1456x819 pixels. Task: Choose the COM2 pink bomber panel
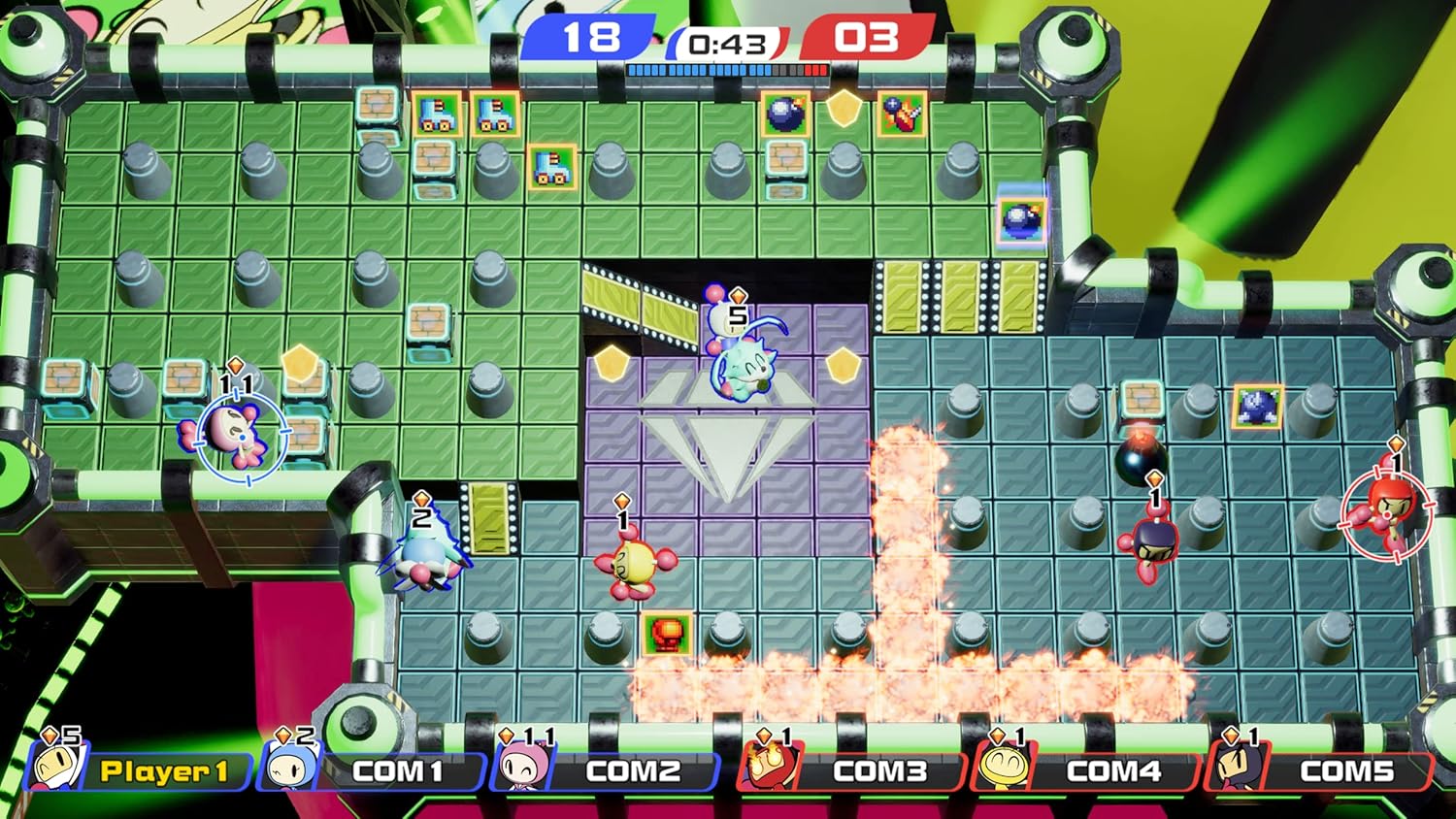607,771
